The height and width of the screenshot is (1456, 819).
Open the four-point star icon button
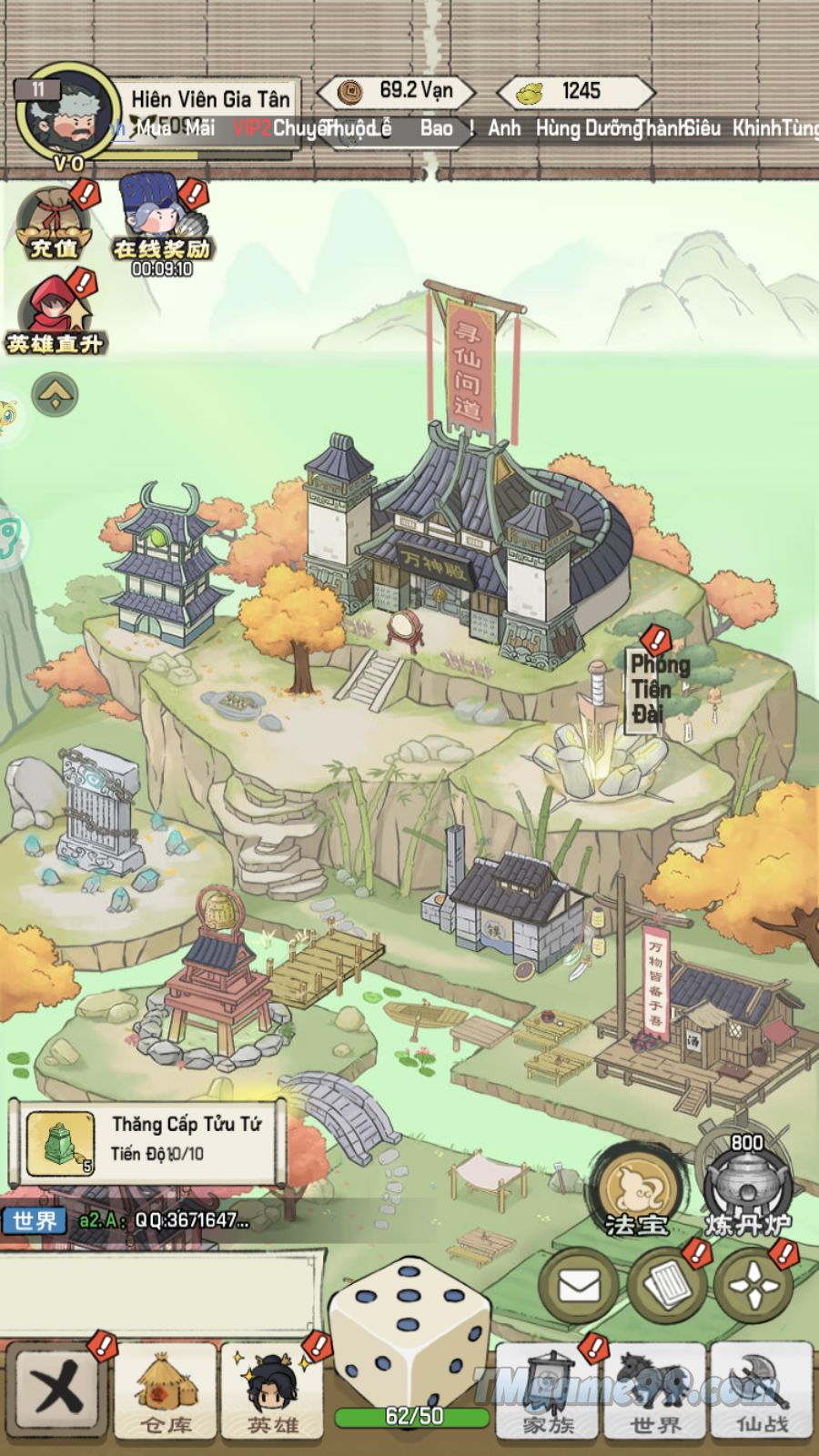753,1286
